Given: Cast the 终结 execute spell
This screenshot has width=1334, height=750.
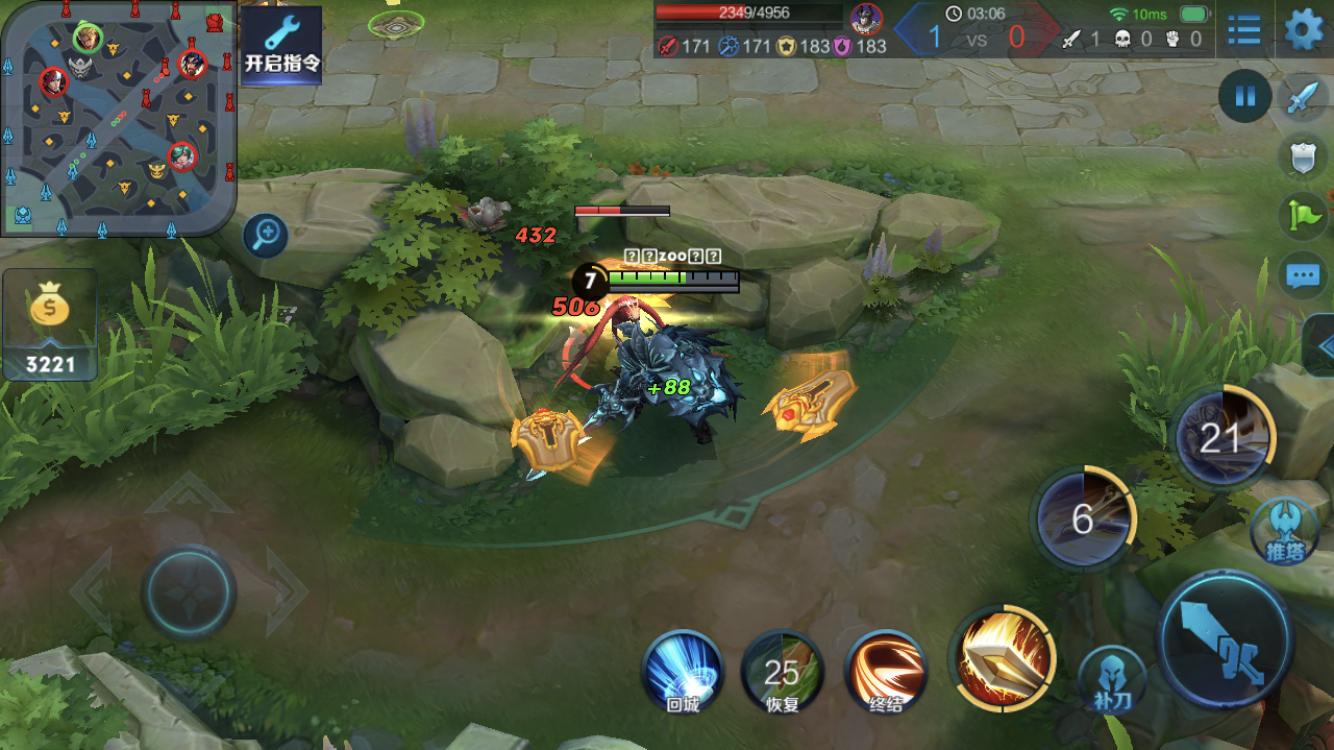Looking at the screenshot, I should 885,670.
